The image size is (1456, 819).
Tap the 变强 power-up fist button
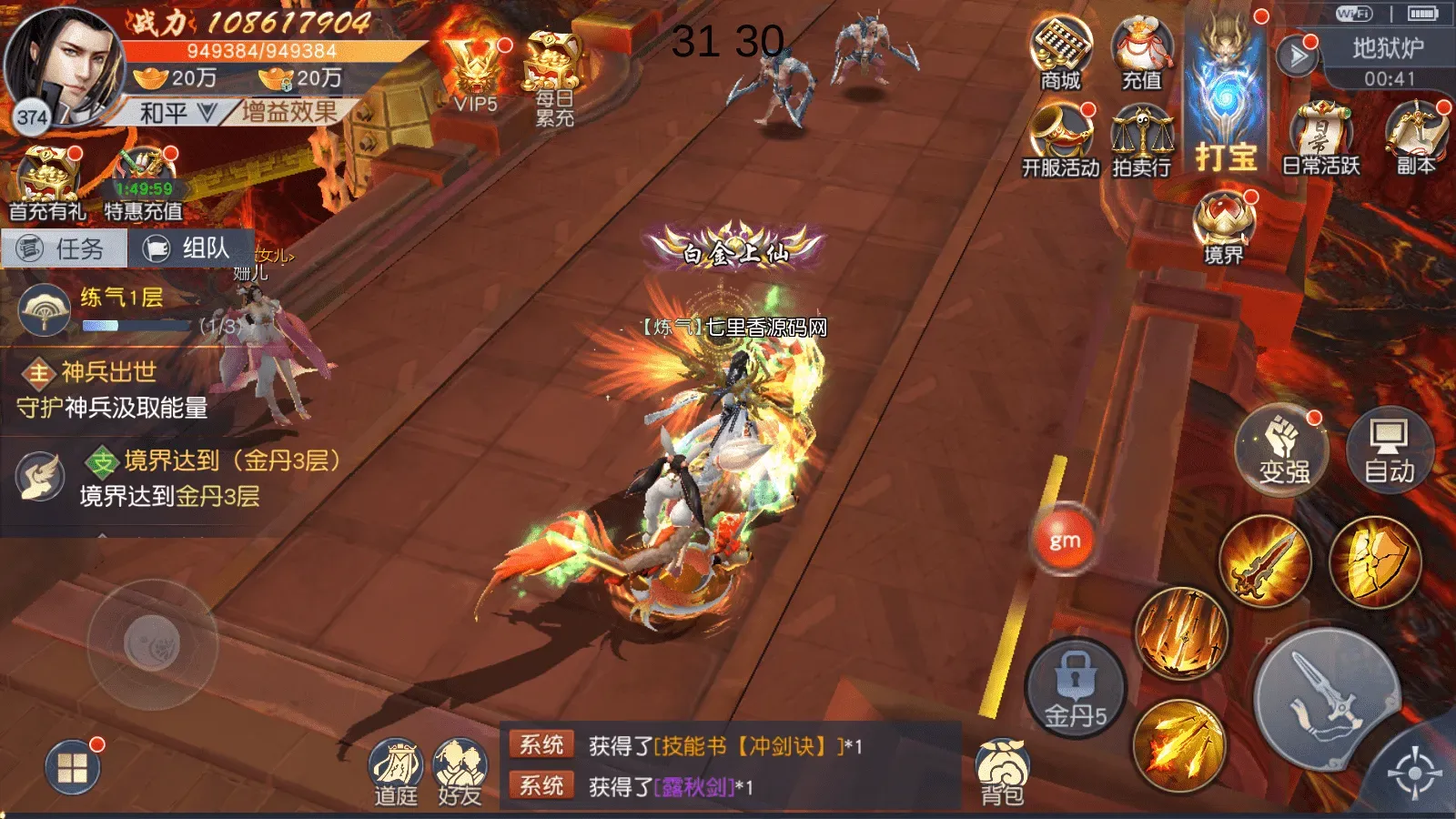[1283, 450]
